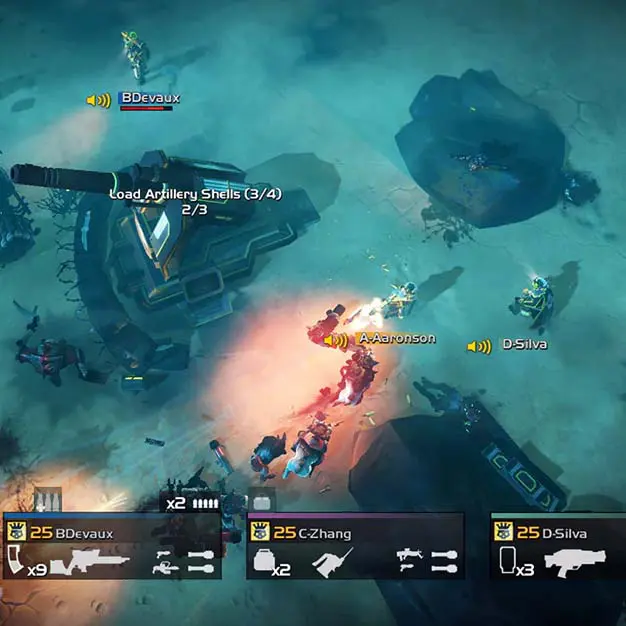The image size is (626, 626).
Task: Select D-Silva's magazine icon
Action: pyautogui.click(x=506, y=562)
